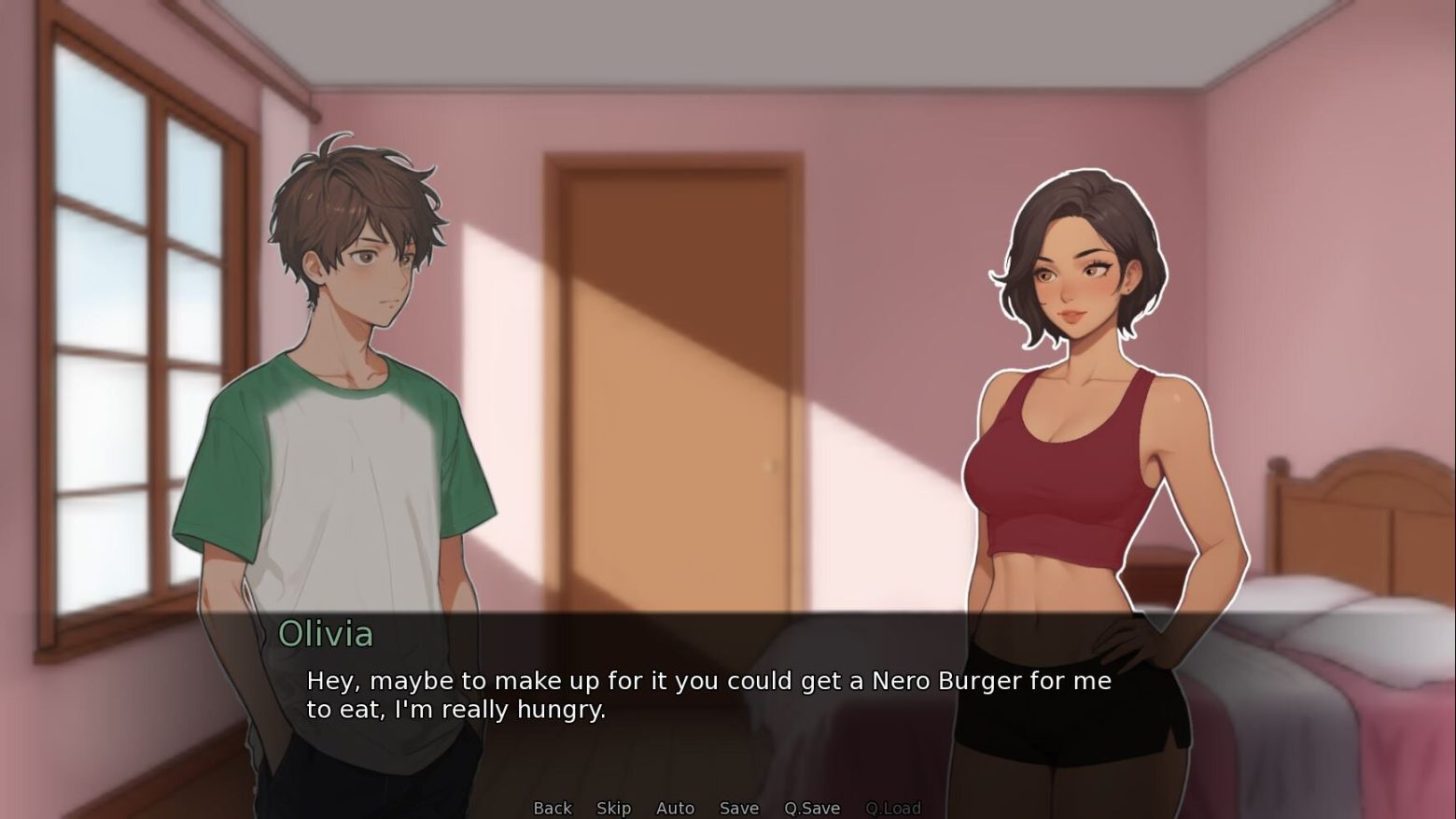Open the Save menu
Screen dimensions: 1456x819
738,808
